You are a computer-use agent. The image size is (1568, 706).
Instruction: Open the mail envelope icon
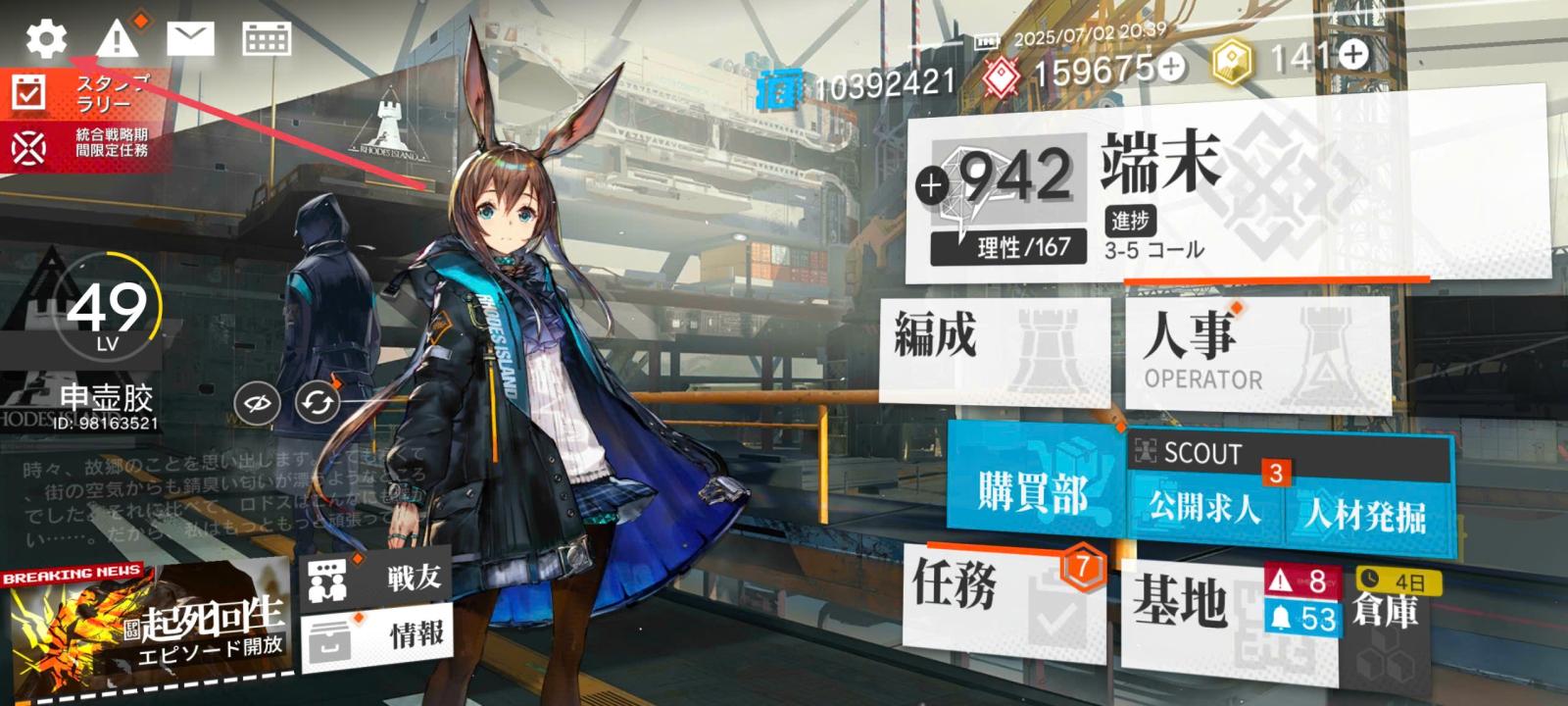point(190,39)
